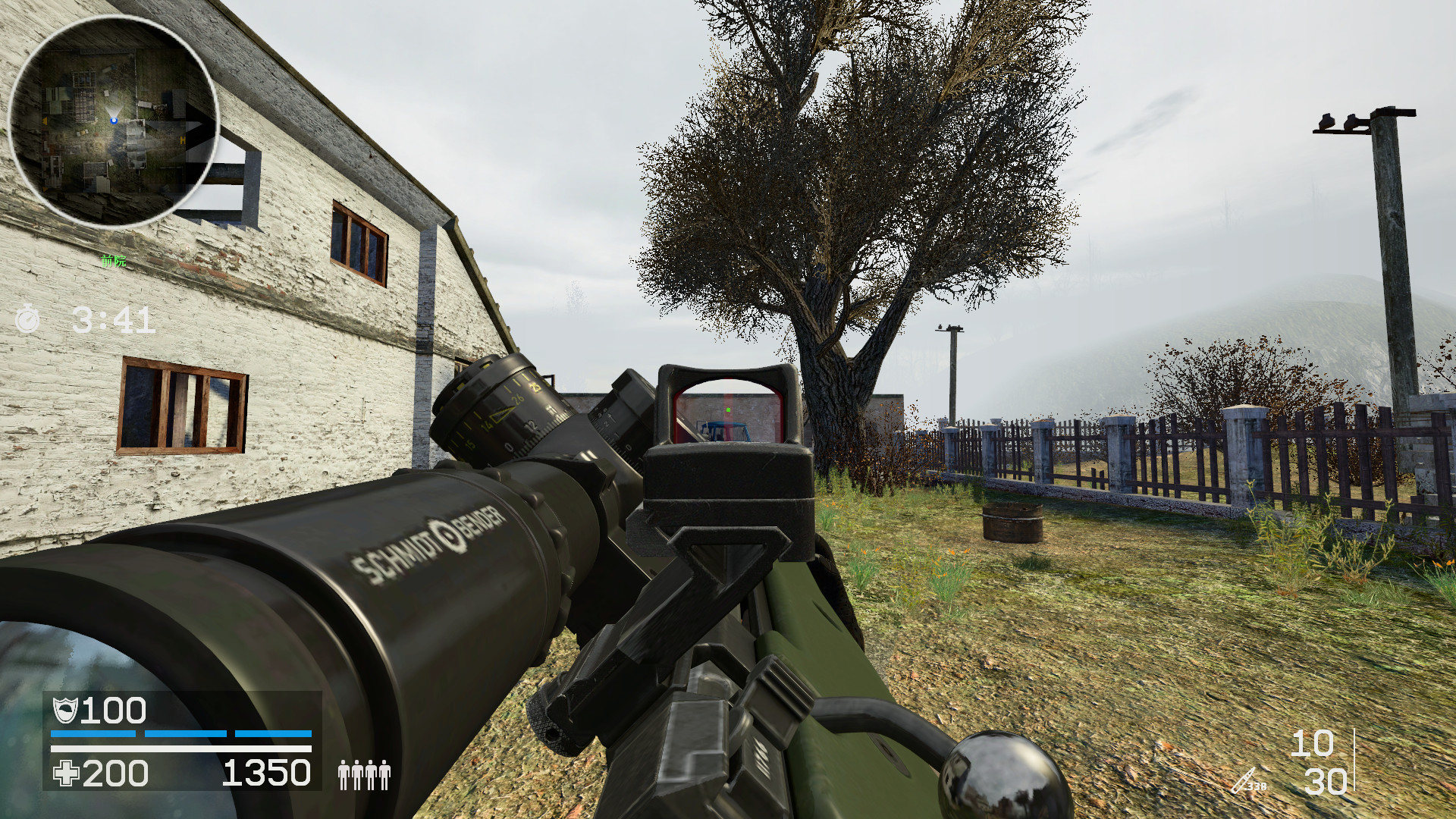Toggle the middle armor bar segment
This screenshot has height=819, width=1456.
tap(186, 734)
